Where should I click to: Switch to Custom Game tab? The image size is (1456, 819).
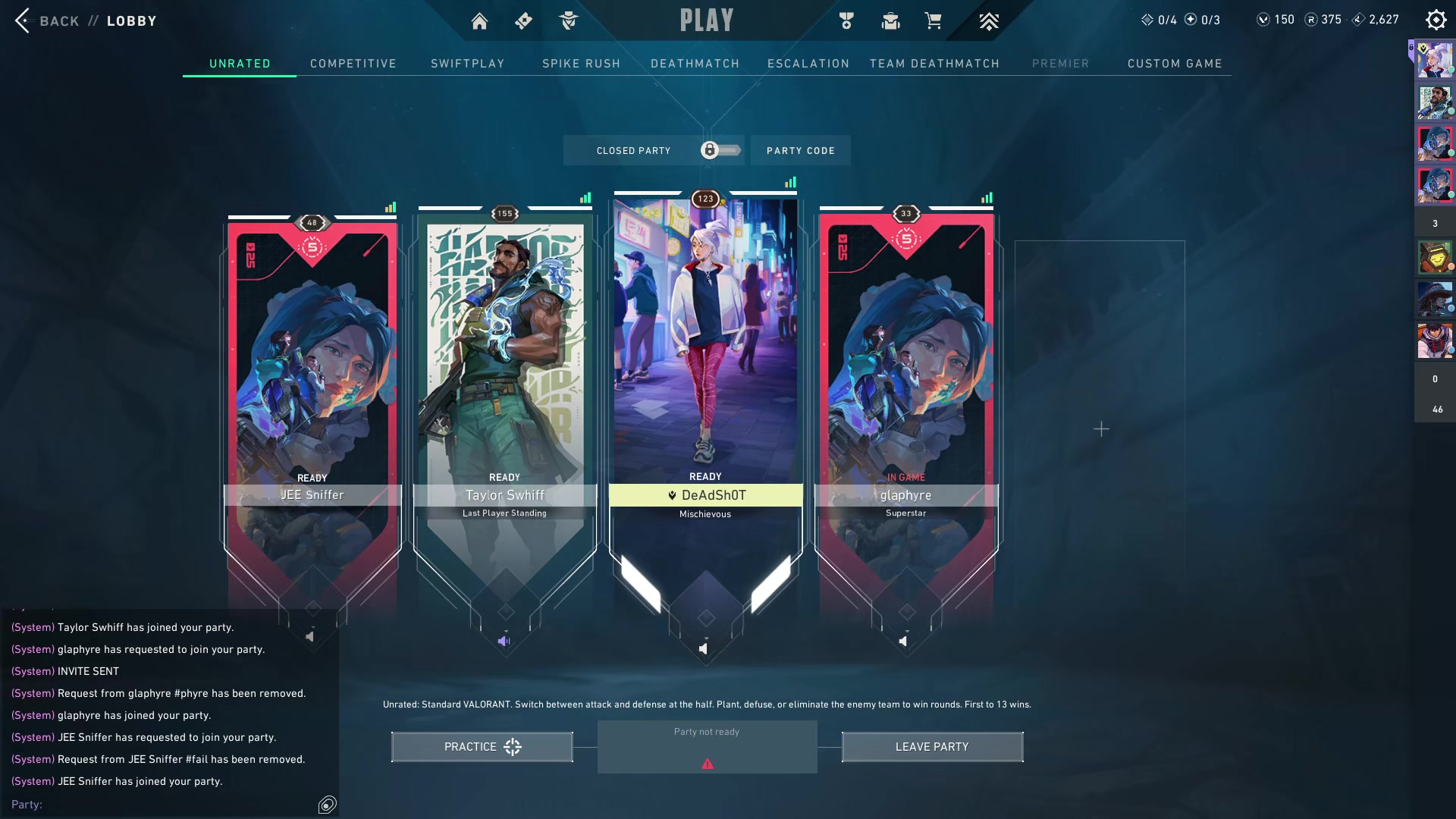[x=1174, y=64]
